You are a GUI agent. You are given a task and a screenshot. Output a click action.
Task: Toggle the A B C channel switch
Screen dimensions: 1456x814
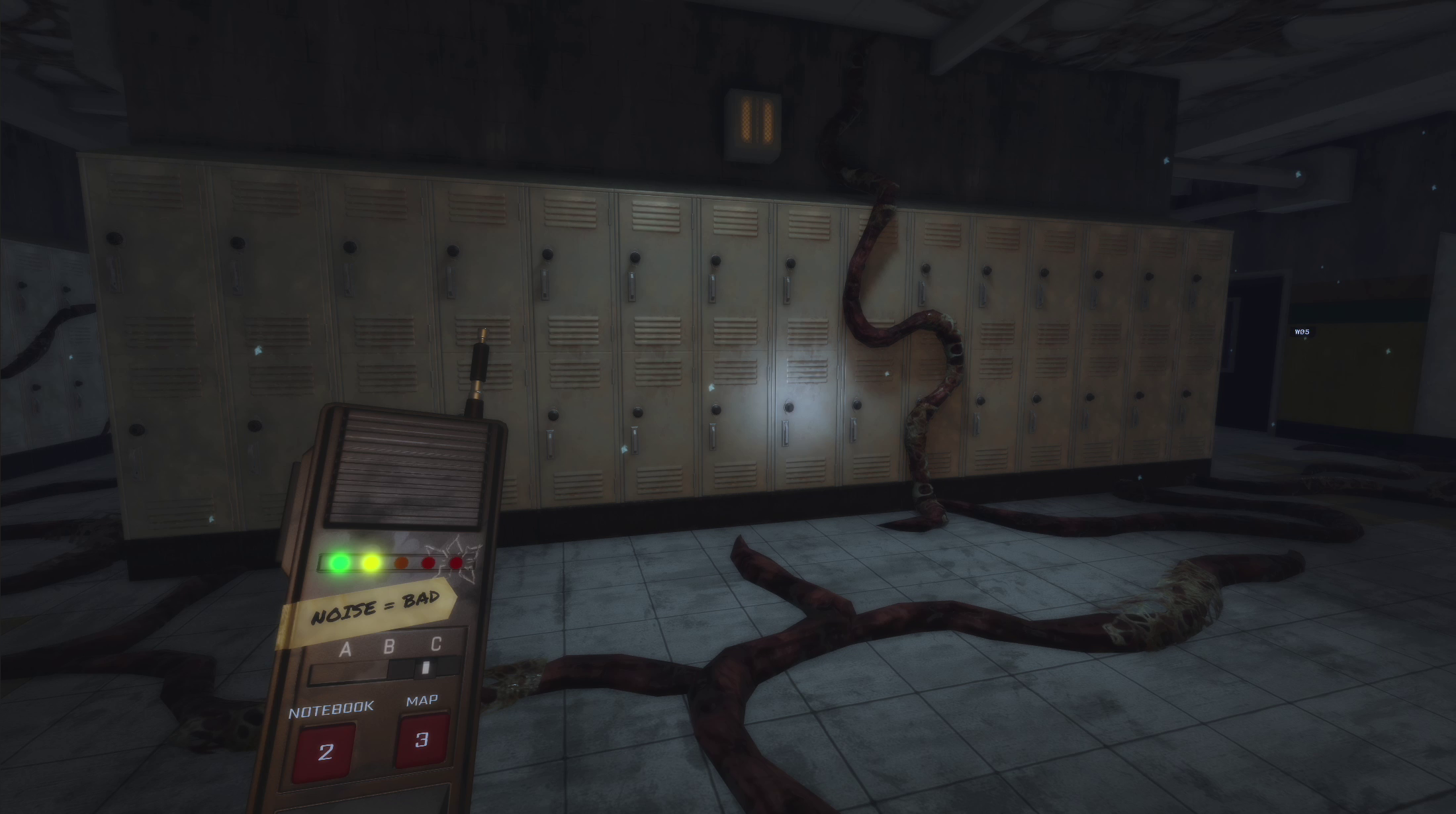(426, 668)
